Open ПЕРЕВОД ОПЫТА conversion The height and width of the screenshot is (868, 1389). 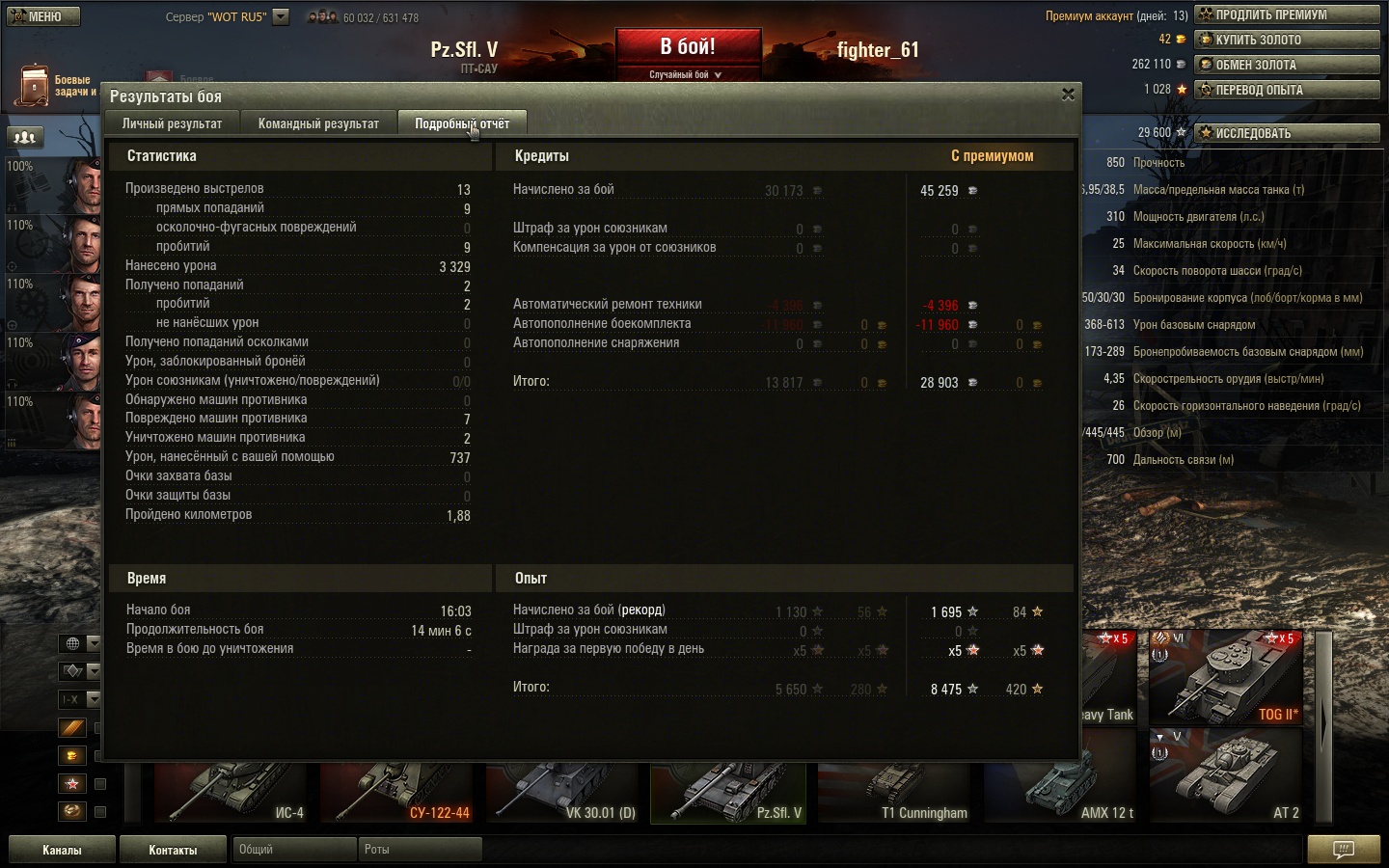coord(1287,90)
